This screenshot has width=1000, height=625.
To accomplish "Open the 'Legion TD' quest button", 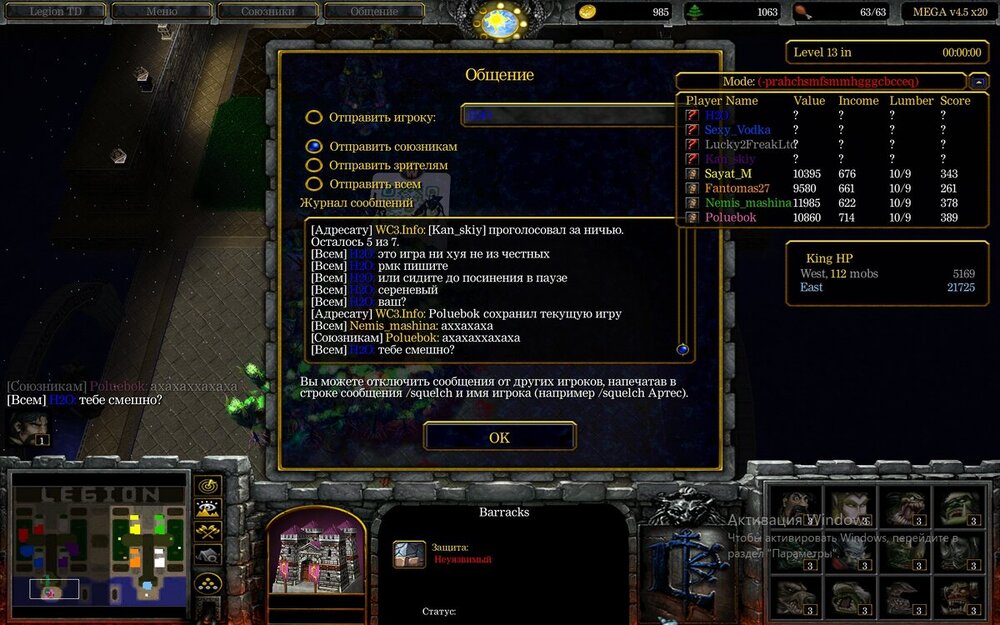I will 54,12.
